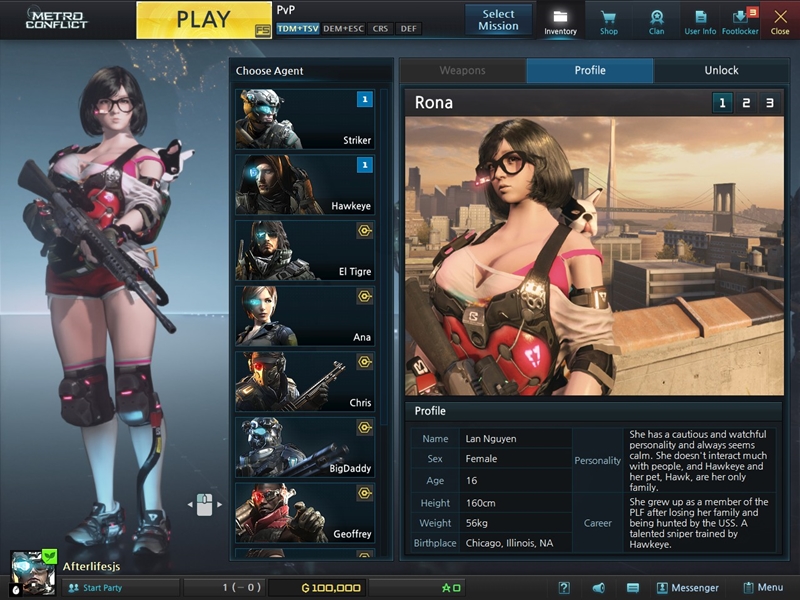800x600 pixels.
Task: Start a match with the PLAY button
Action: coord(203,20)
